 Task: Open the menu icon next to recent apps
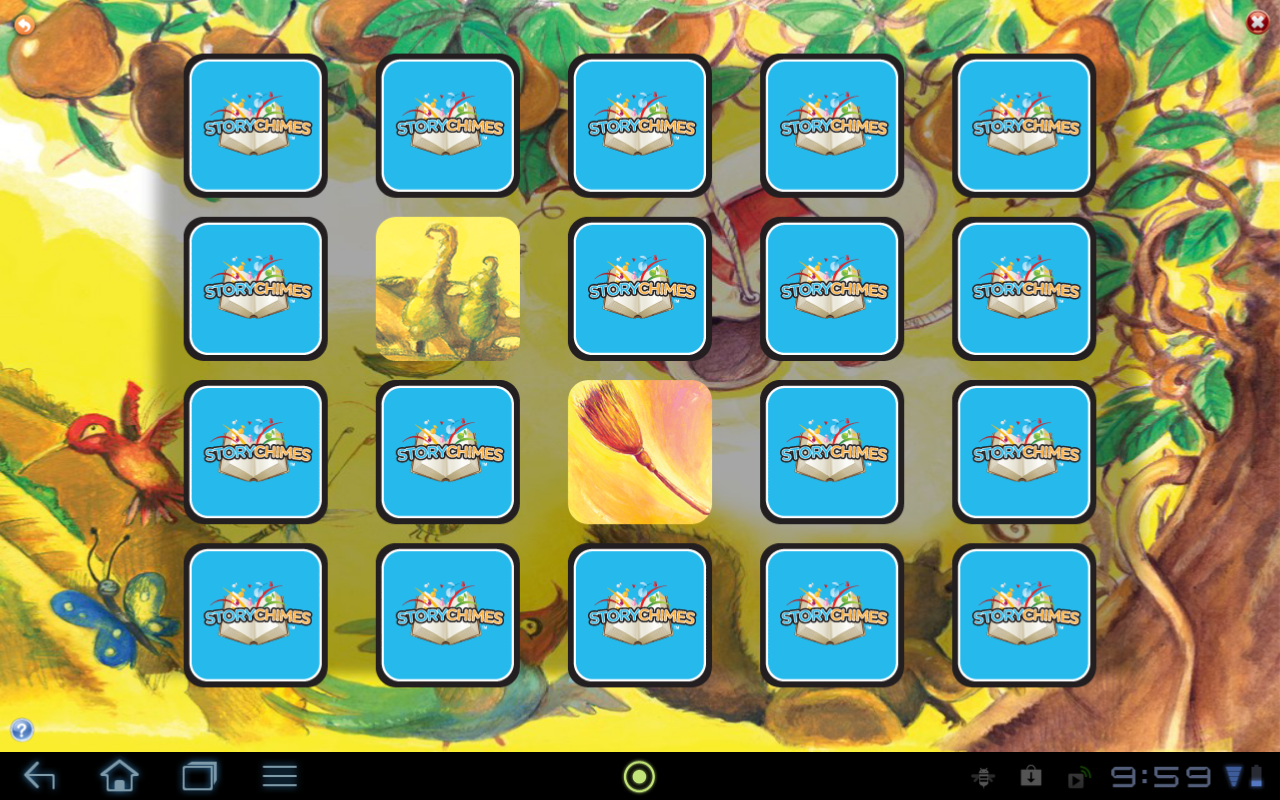pos(278,775)
